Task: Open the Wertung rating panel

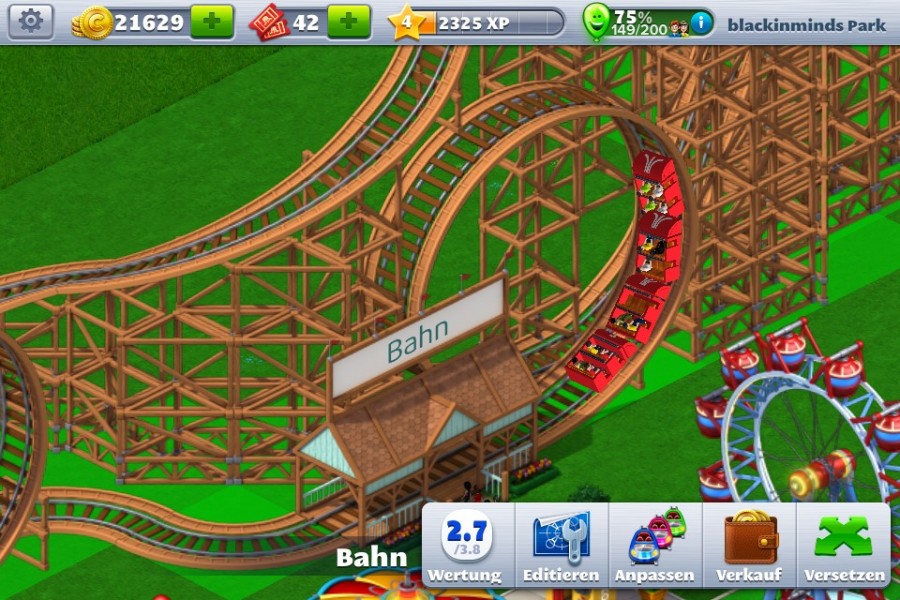Action: (x=465, y=547)
